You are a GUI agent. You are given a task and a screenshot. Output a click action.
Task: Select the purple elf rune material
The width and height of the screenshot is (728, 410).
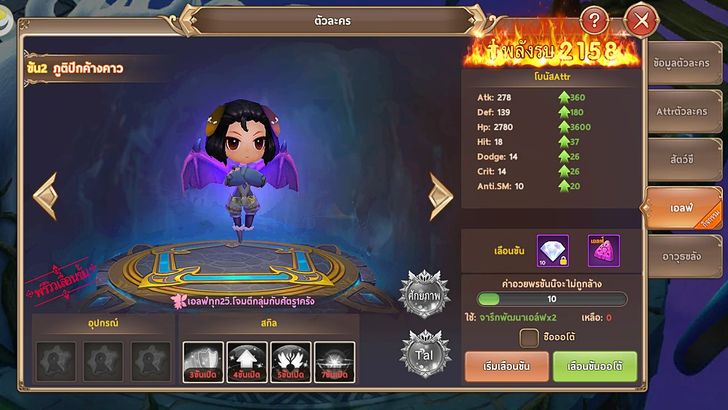point(603,249)
